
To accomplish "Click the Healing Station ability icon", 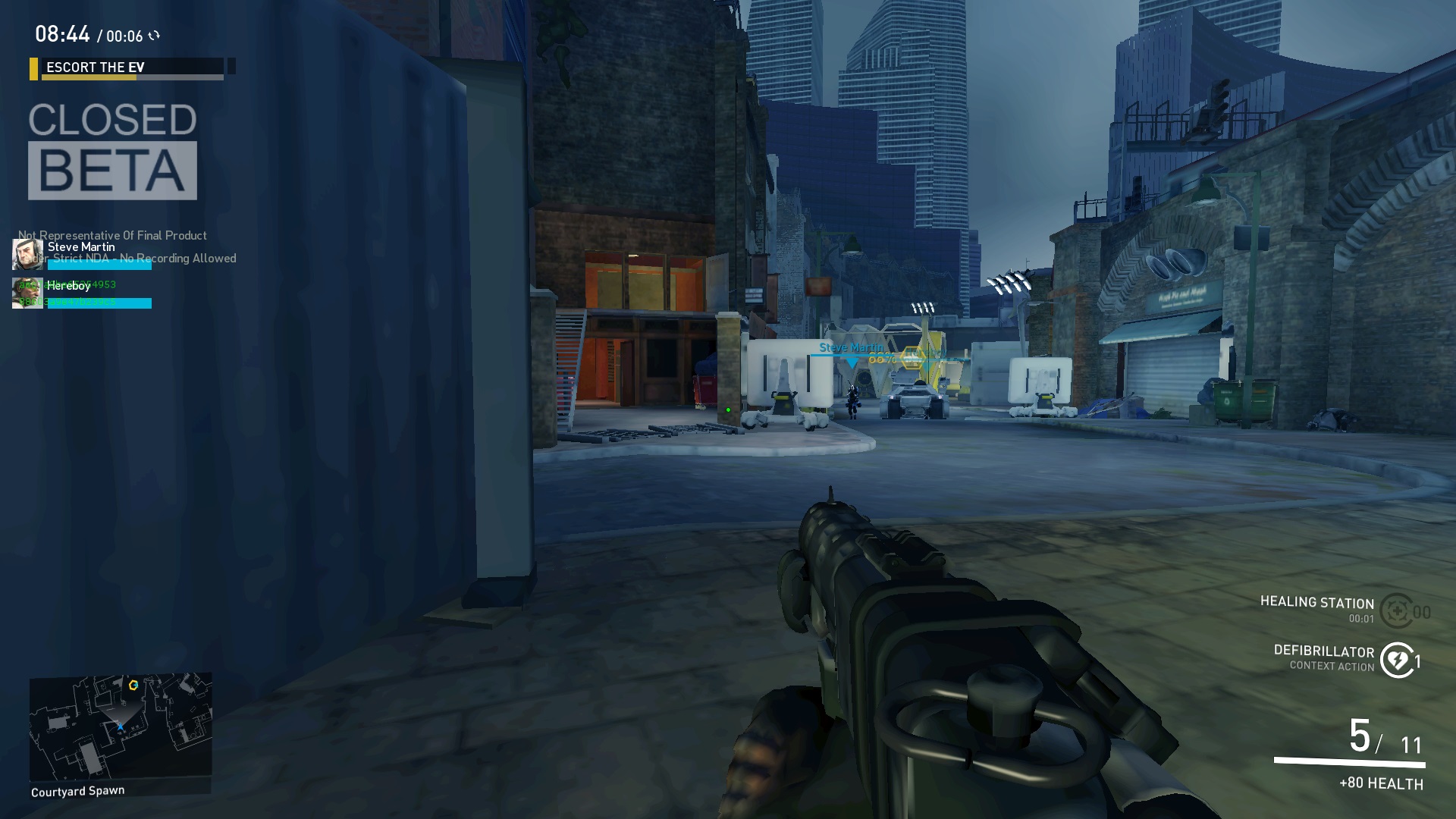I will (x=1397, y=610).
